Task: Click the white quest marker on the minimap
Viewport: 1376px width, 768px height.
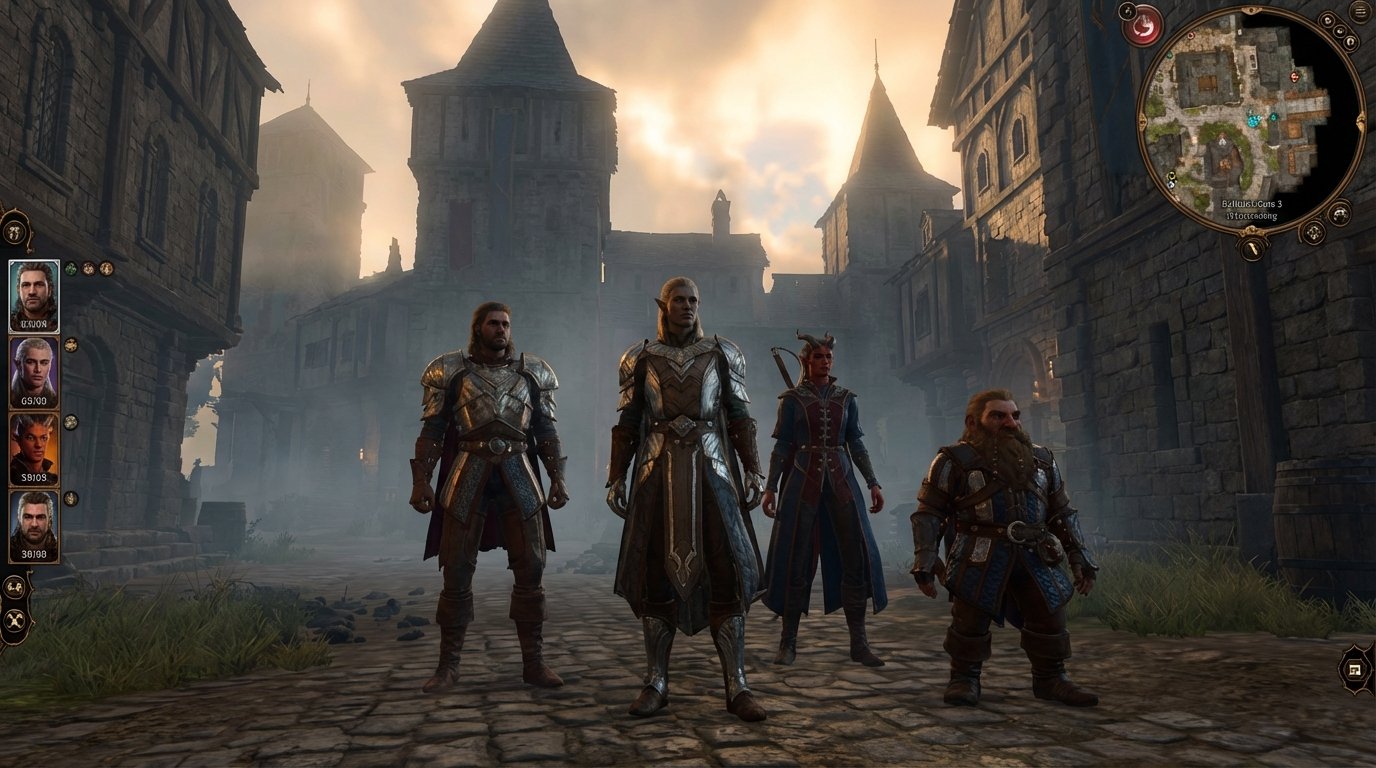Action: 1220,141
